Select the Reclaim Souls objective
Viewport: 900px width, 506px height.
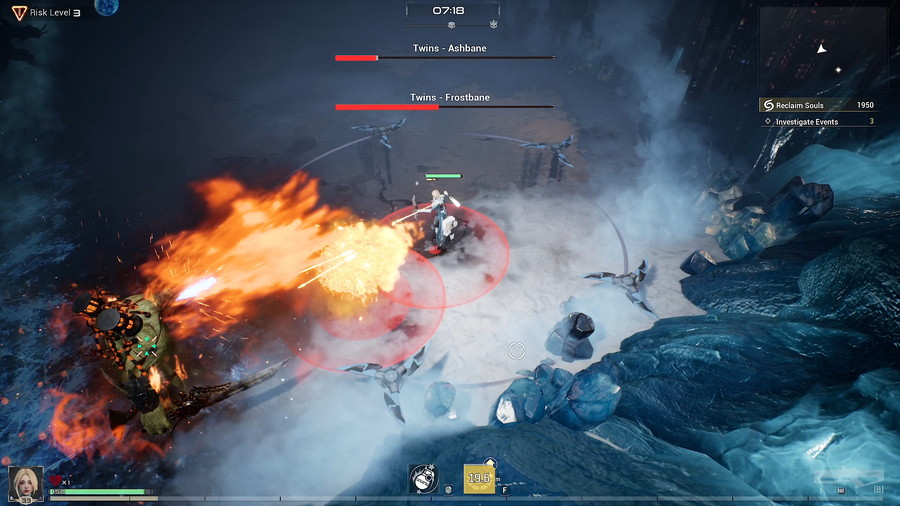(x=818, y=105)
